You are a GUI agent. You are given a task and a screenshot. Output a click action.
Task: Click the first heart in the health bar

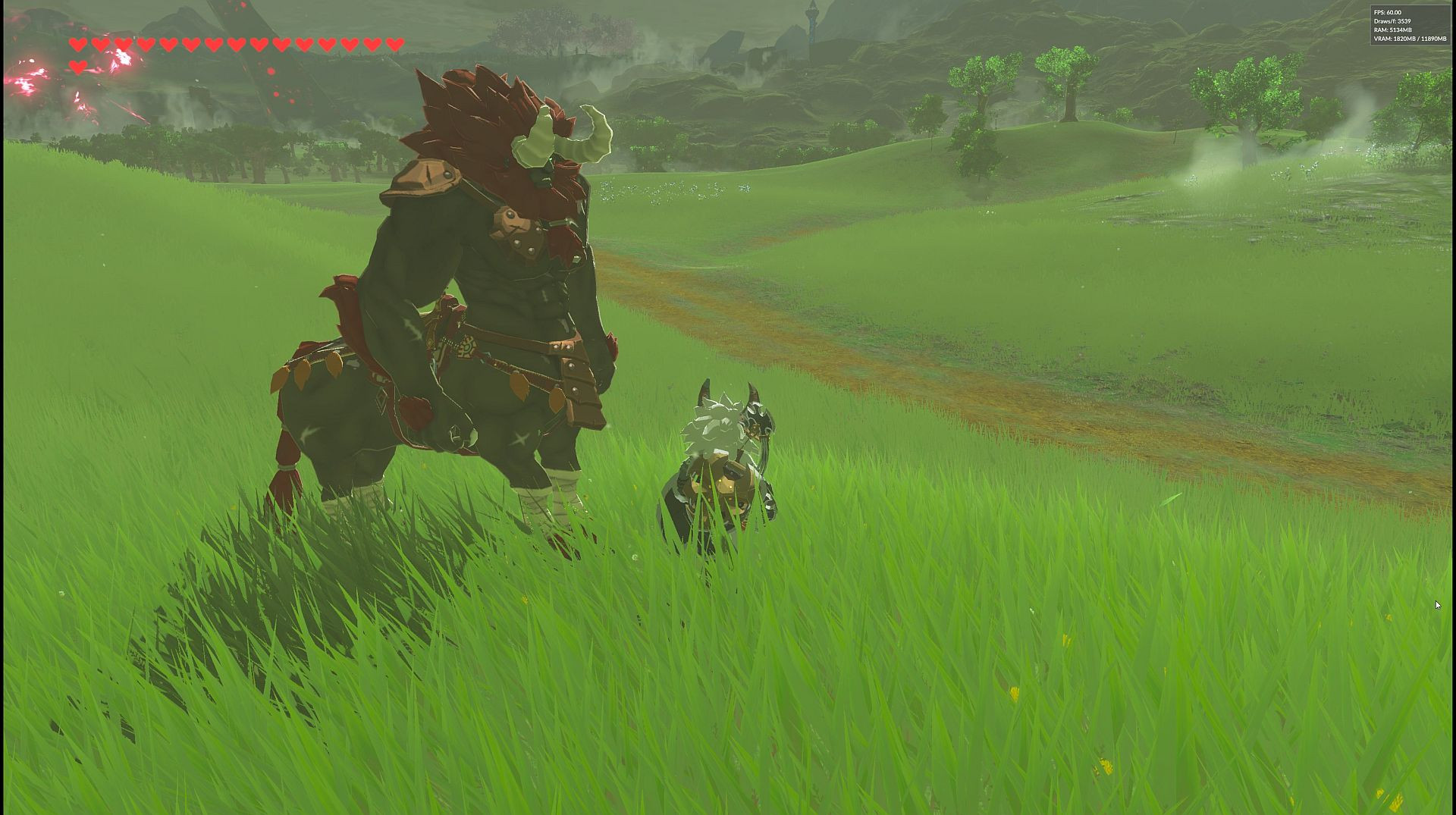[78, 44]
